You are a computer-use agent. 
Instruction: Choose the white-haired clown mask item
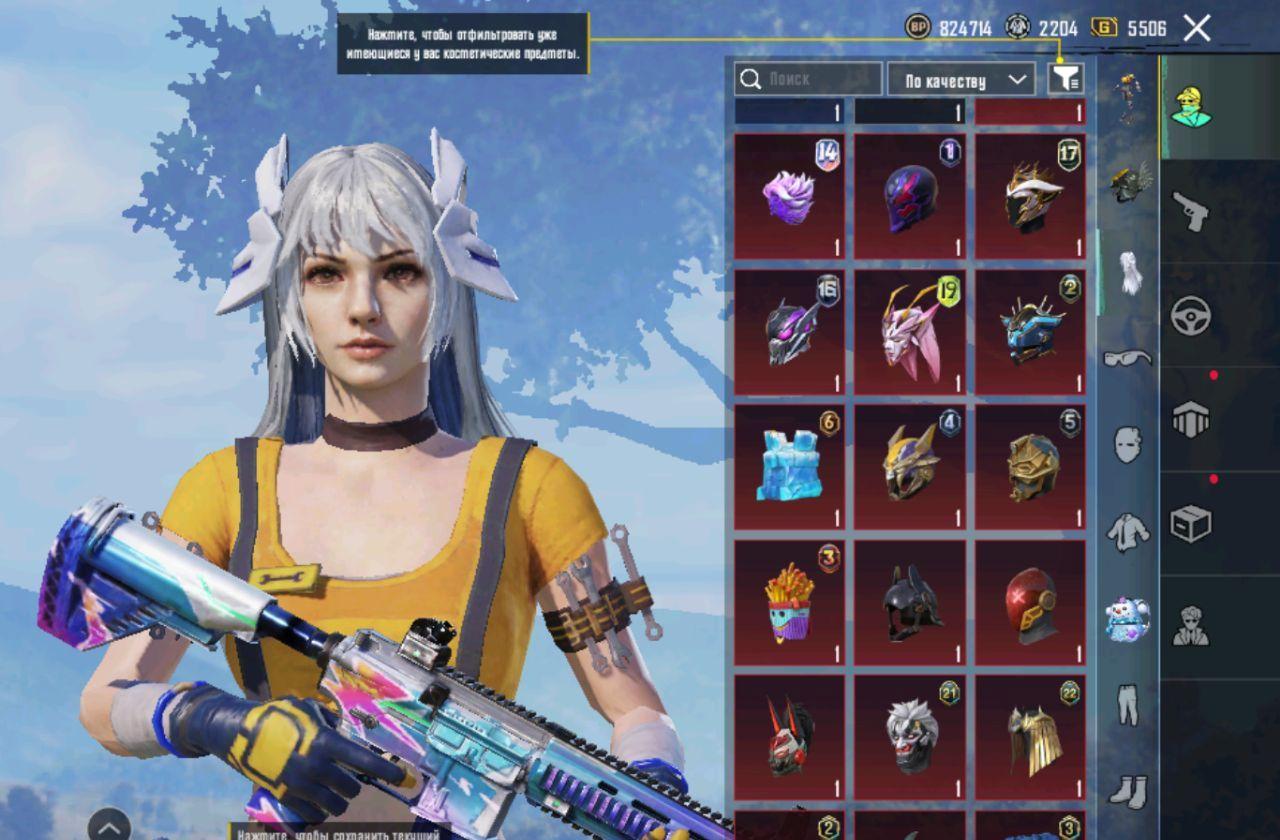click(x=910, y=738)
